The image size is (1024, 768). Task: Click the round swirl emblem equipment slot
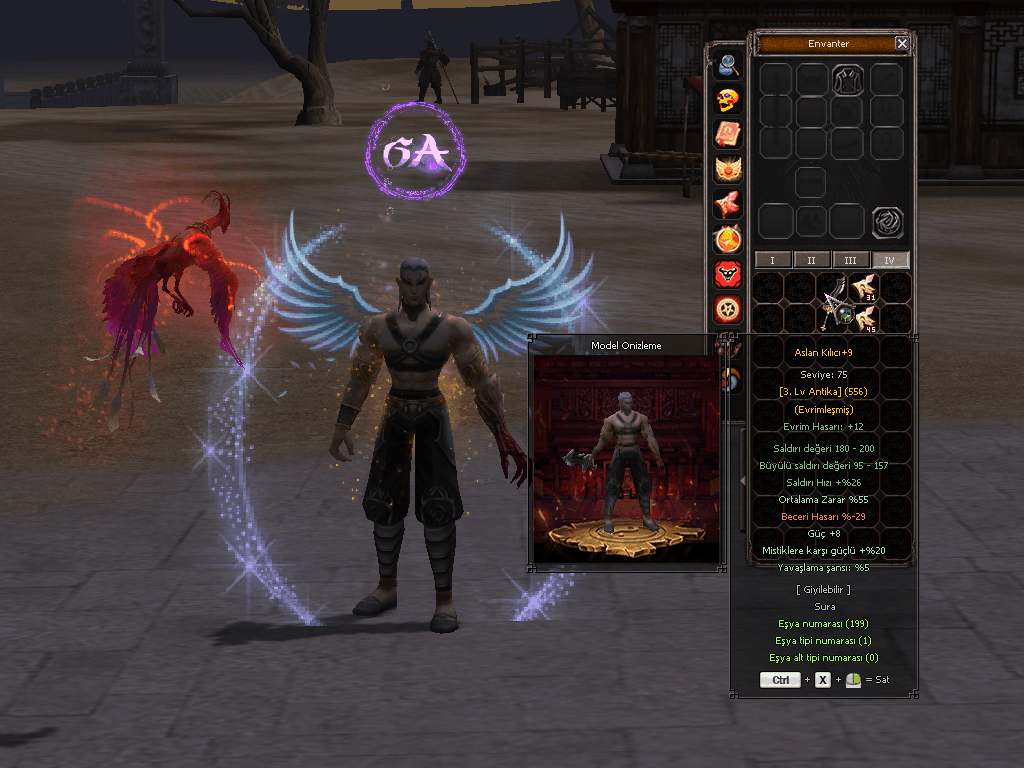[x=886, y=222]
